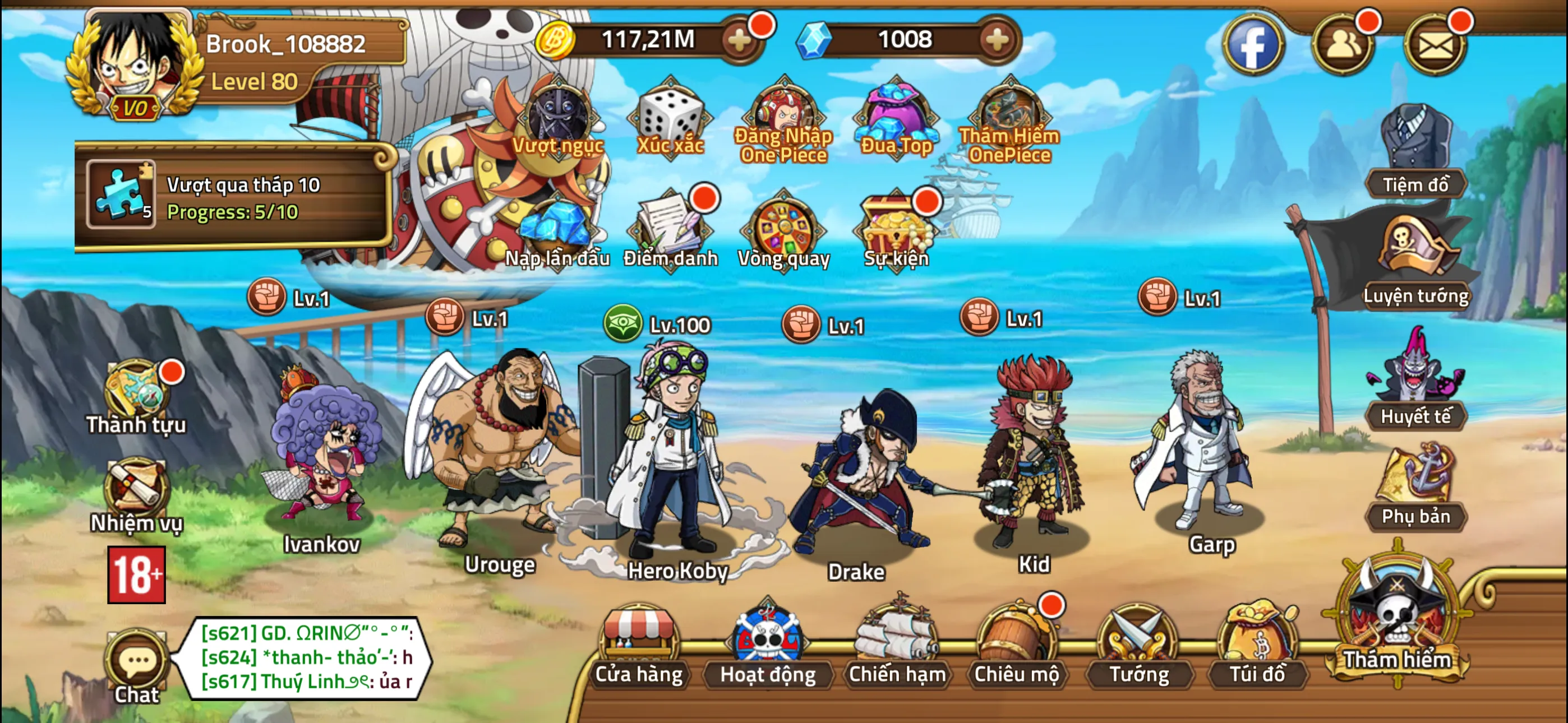The image size is (1568, 723).
Task: Select the Vượt qua tháp 10 quest tracker
Action: coord(234,197)
